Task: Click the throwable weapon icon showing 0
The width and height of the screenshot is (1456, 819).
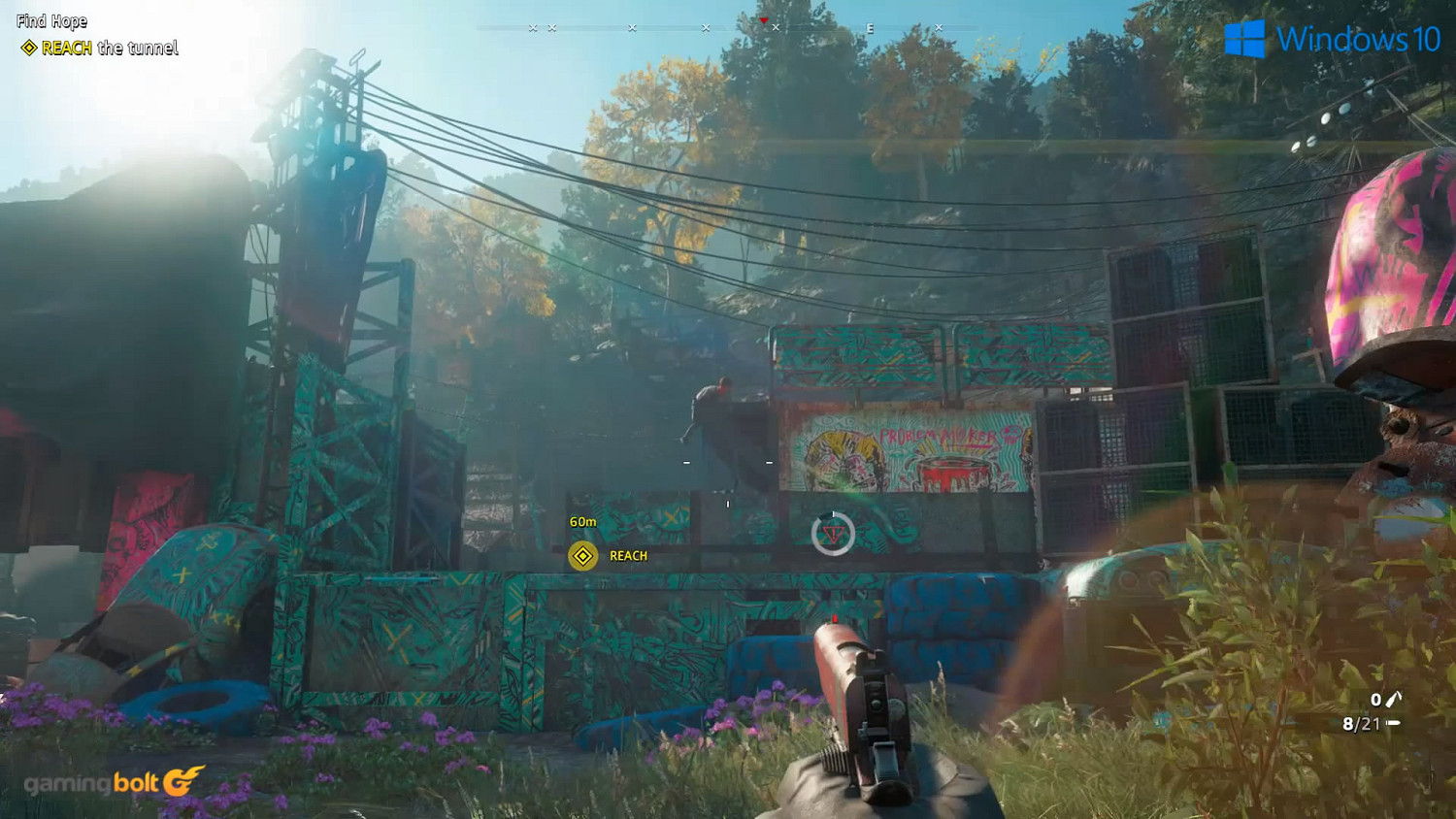Action: click(x=1395, y=700)
